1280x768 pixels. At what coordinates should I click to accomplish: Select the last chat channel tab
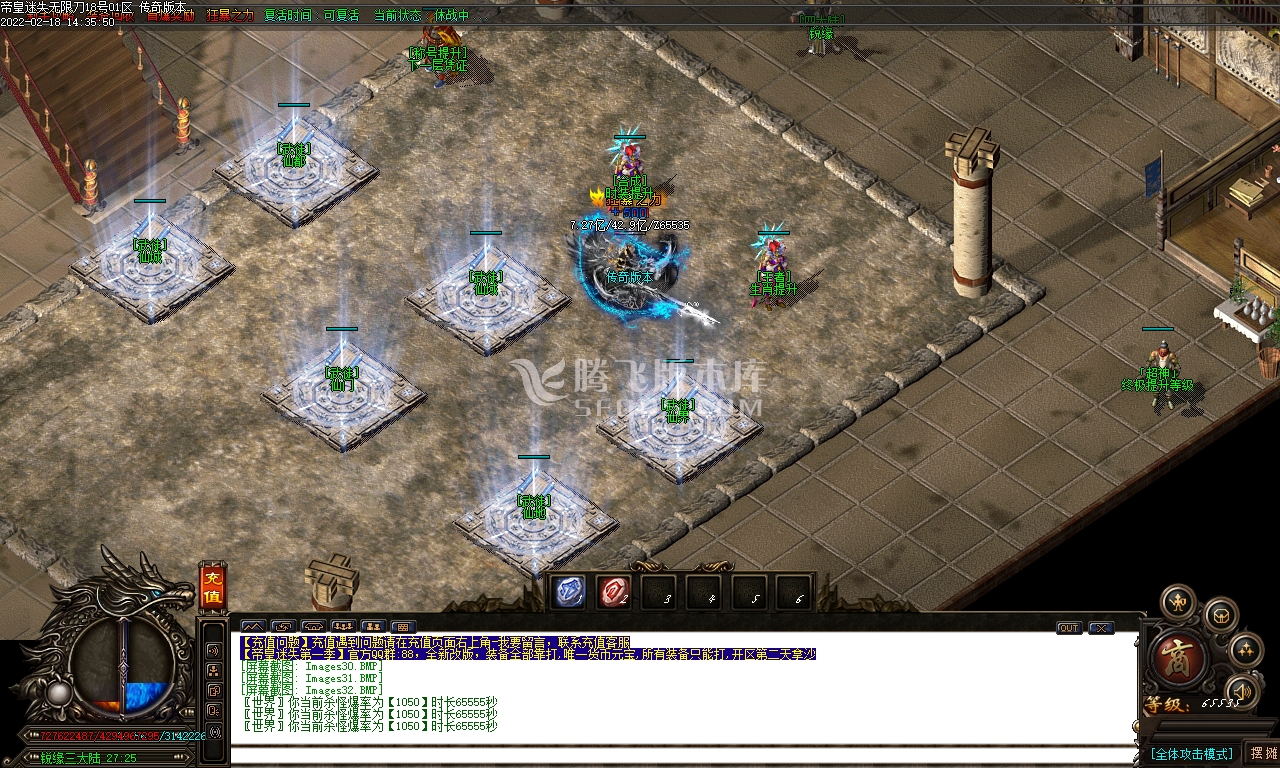pyautogui.click(x=403, y=628)
